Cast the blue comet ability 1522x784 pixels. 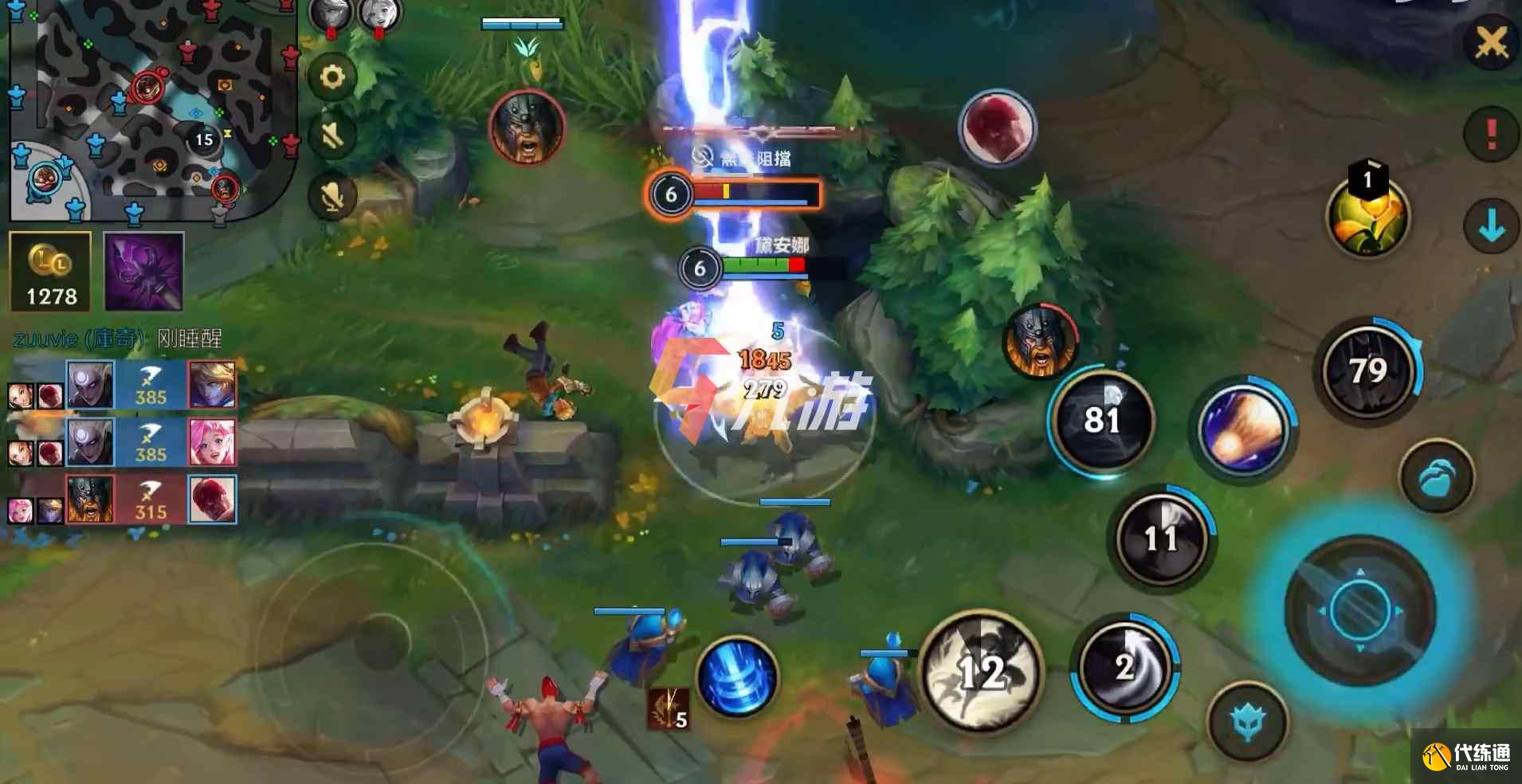(x=1243, y=430)
